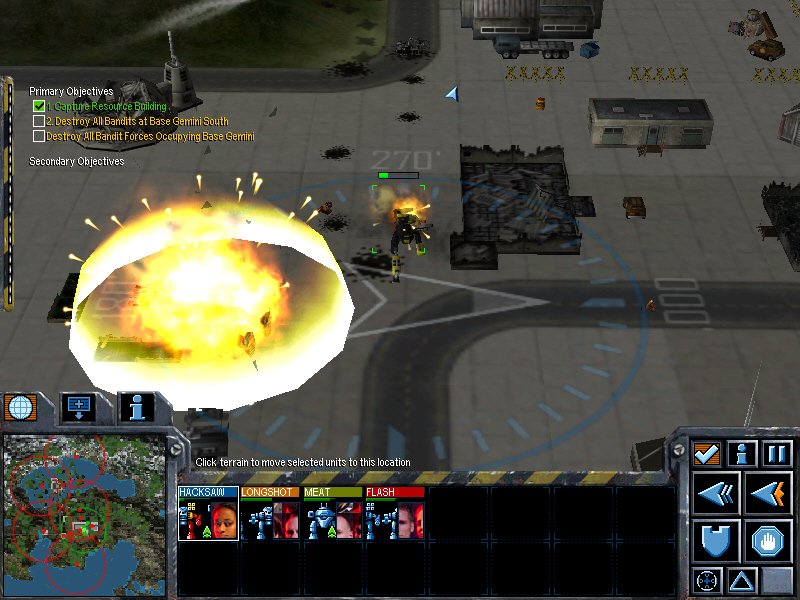Viewport: 800px width, 600px height.
Task: Choose the Meat unit card
Action: (332, 515)
